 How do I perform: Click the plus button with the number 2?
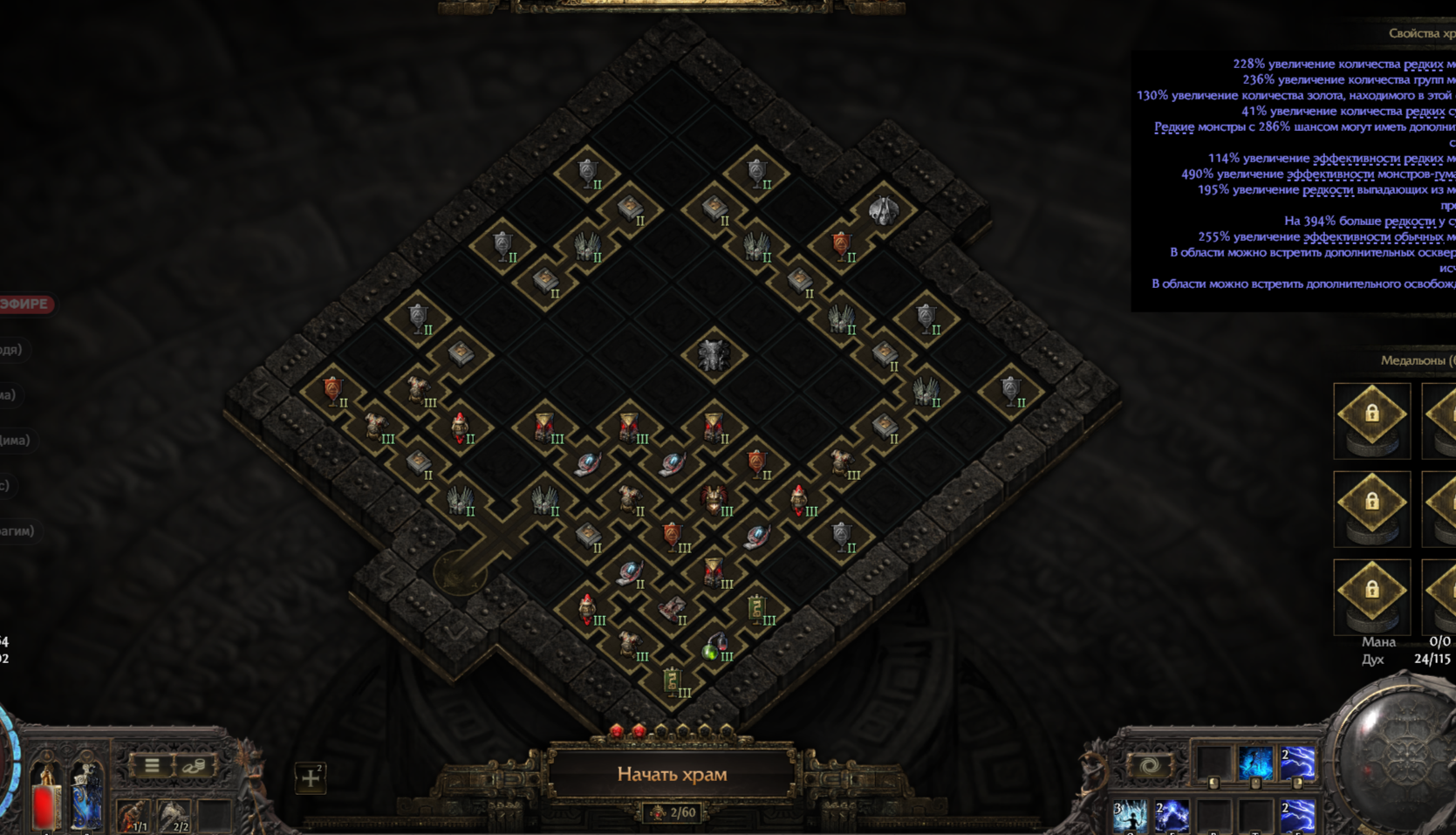point(311,777)
